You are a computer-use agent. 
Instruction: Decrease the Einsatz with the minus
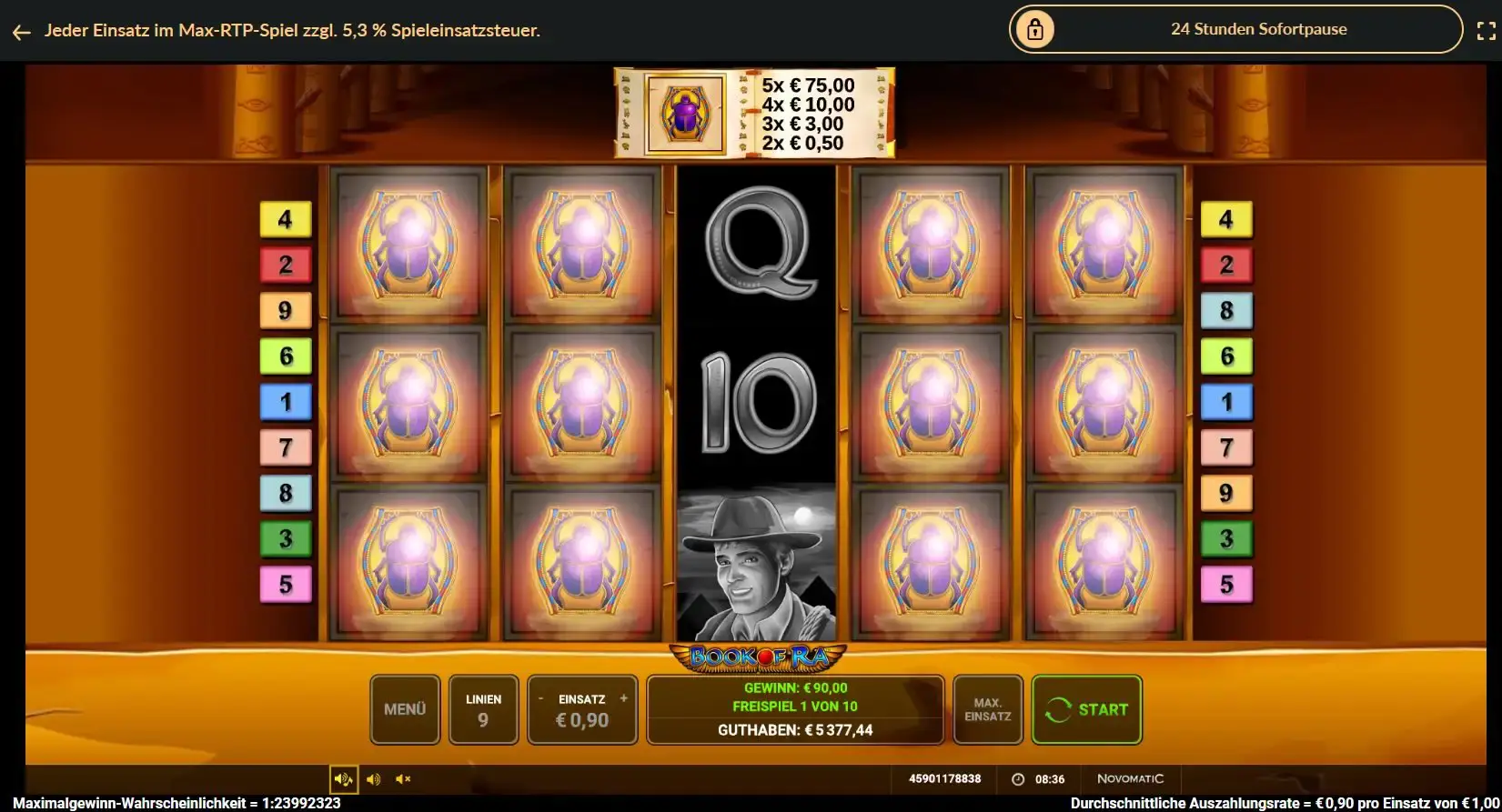tap(540, 698)
